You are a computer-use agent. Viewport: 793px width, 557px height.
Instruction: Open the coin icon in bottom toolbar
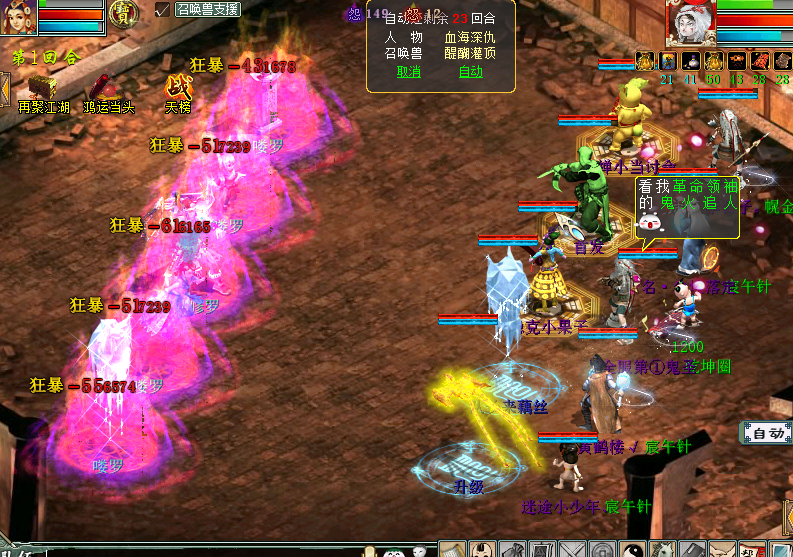[x=602, y=549]
